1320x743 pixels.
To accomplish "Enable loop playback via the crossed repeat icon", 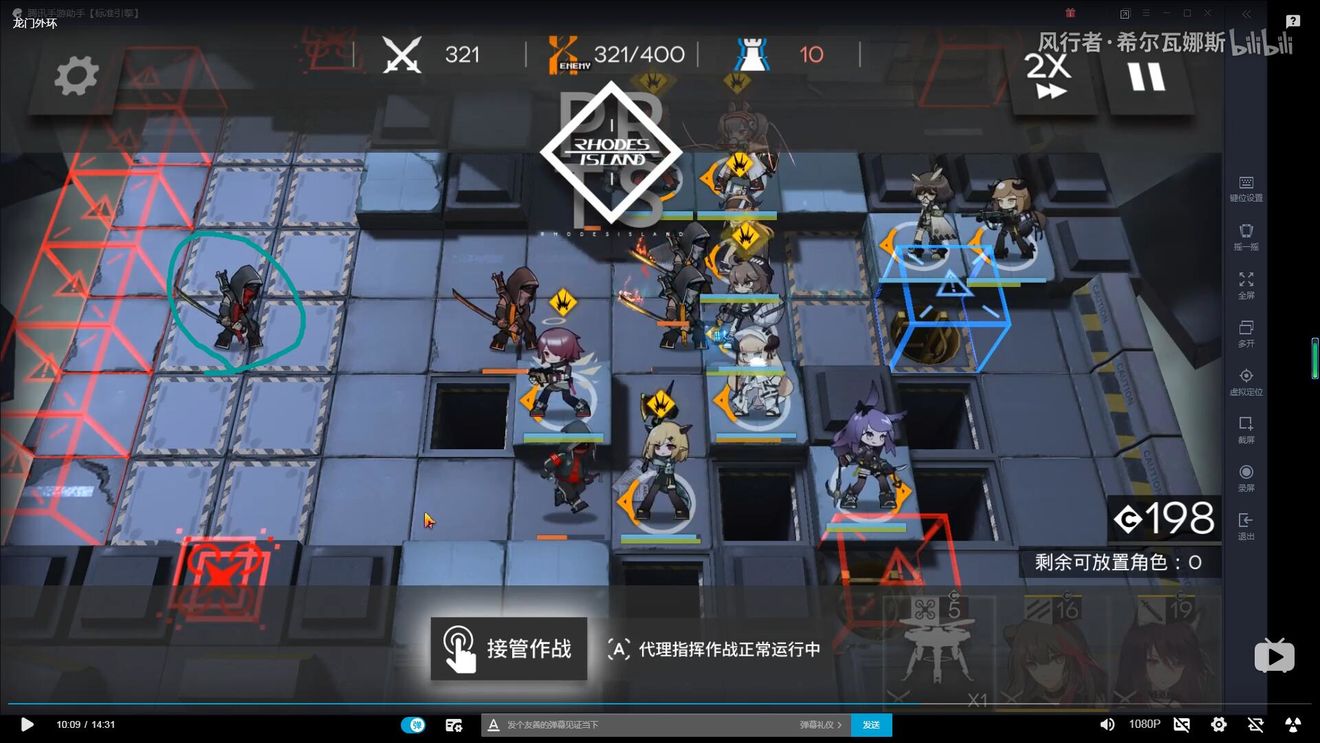I will click(x=1256, y=724).
